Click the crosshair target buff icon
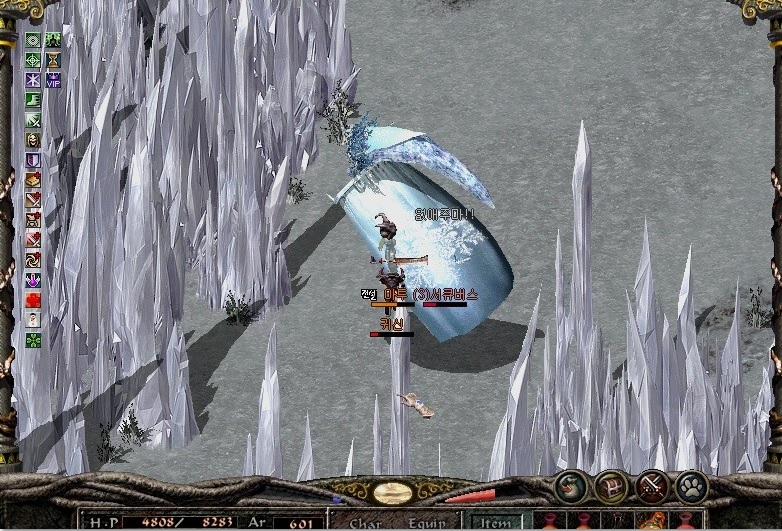782x531 pixels. pos(33,60)
